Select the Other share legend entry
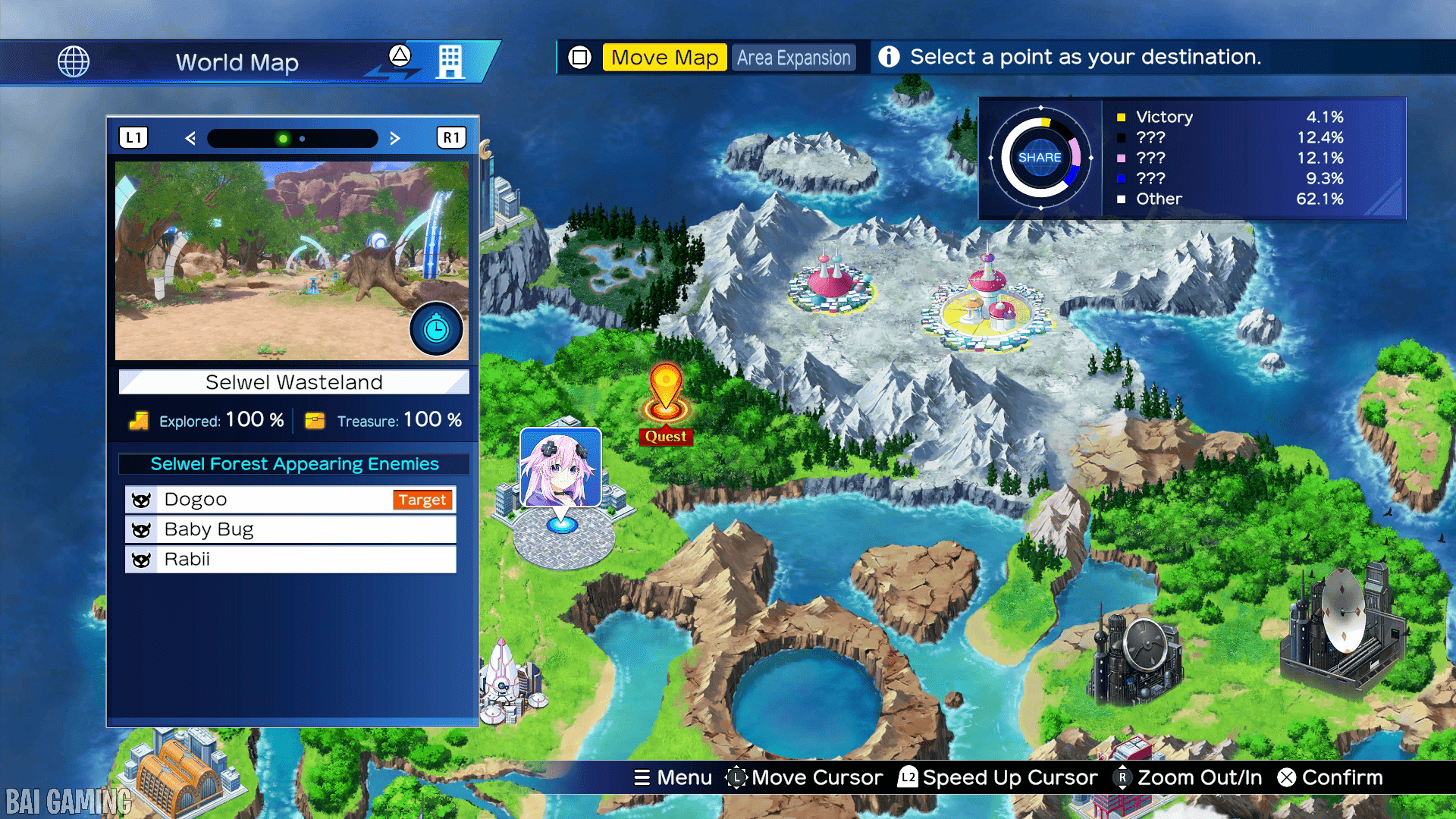The height and width of the screenshot is (819, 1456). 1228,199
